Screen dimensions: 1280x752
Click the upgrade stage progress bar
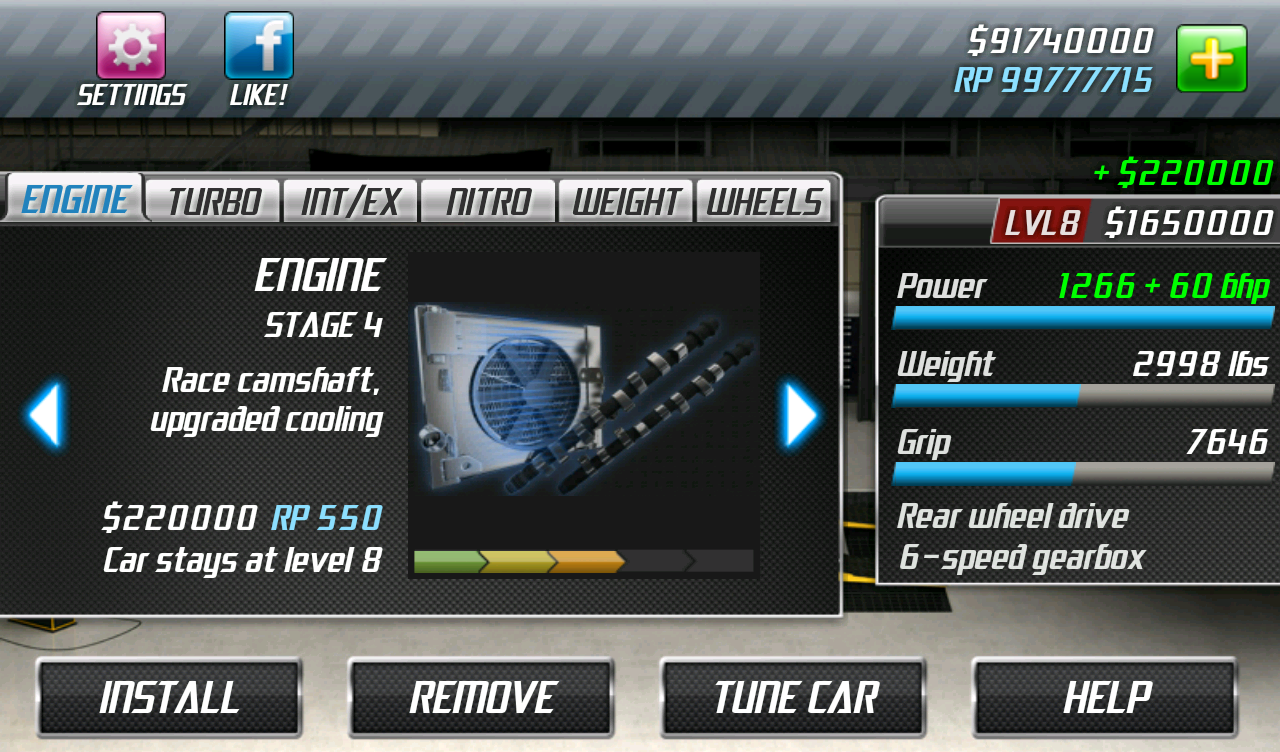point(584,561)
